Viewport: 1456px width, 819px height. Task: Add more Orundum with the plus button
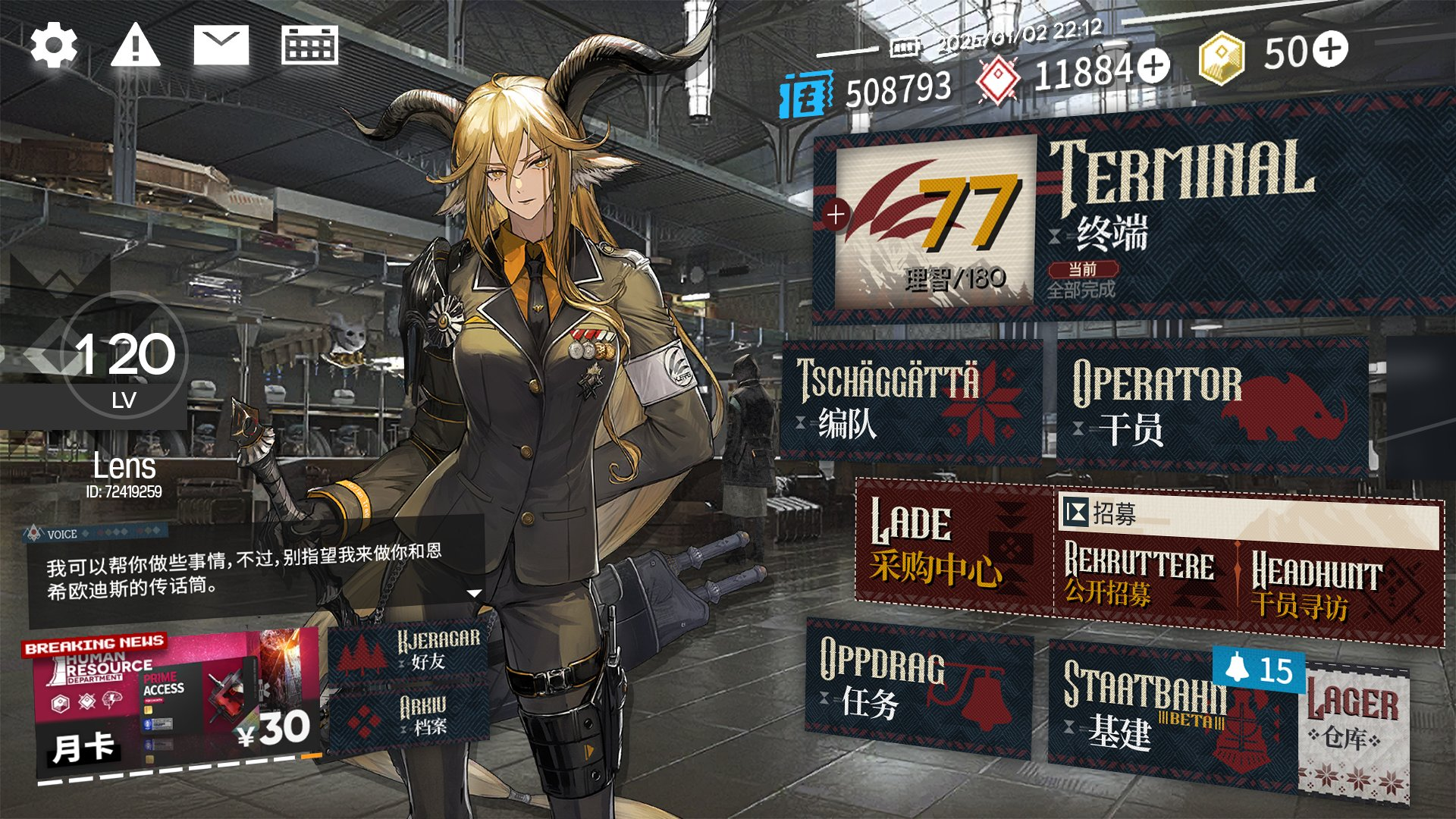[x=1154, y=65]
